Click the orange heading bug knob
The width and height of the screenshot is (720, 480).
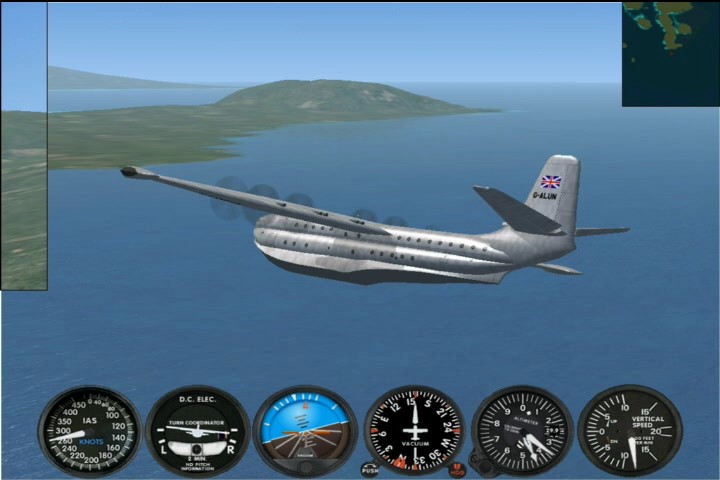[457, 469]
